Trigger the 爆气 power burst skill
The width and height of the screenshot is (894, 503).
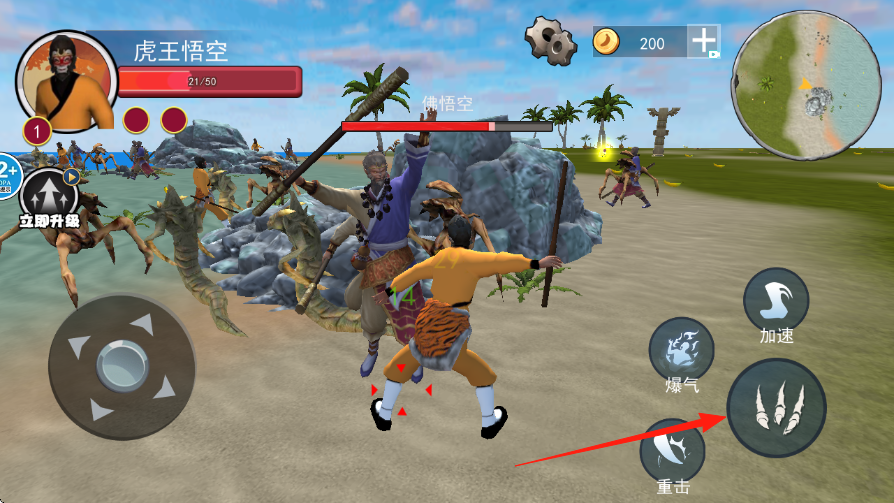(681, 350)
